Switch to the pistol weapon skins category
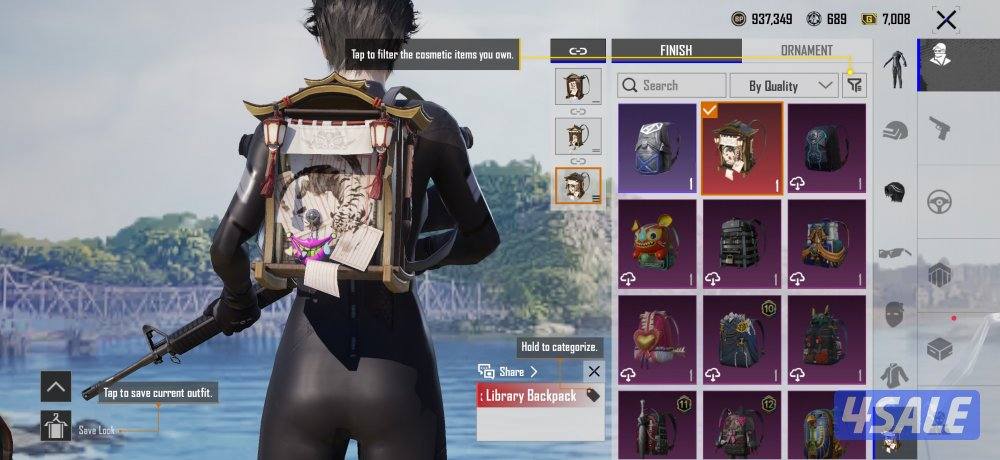 [939, 128]
